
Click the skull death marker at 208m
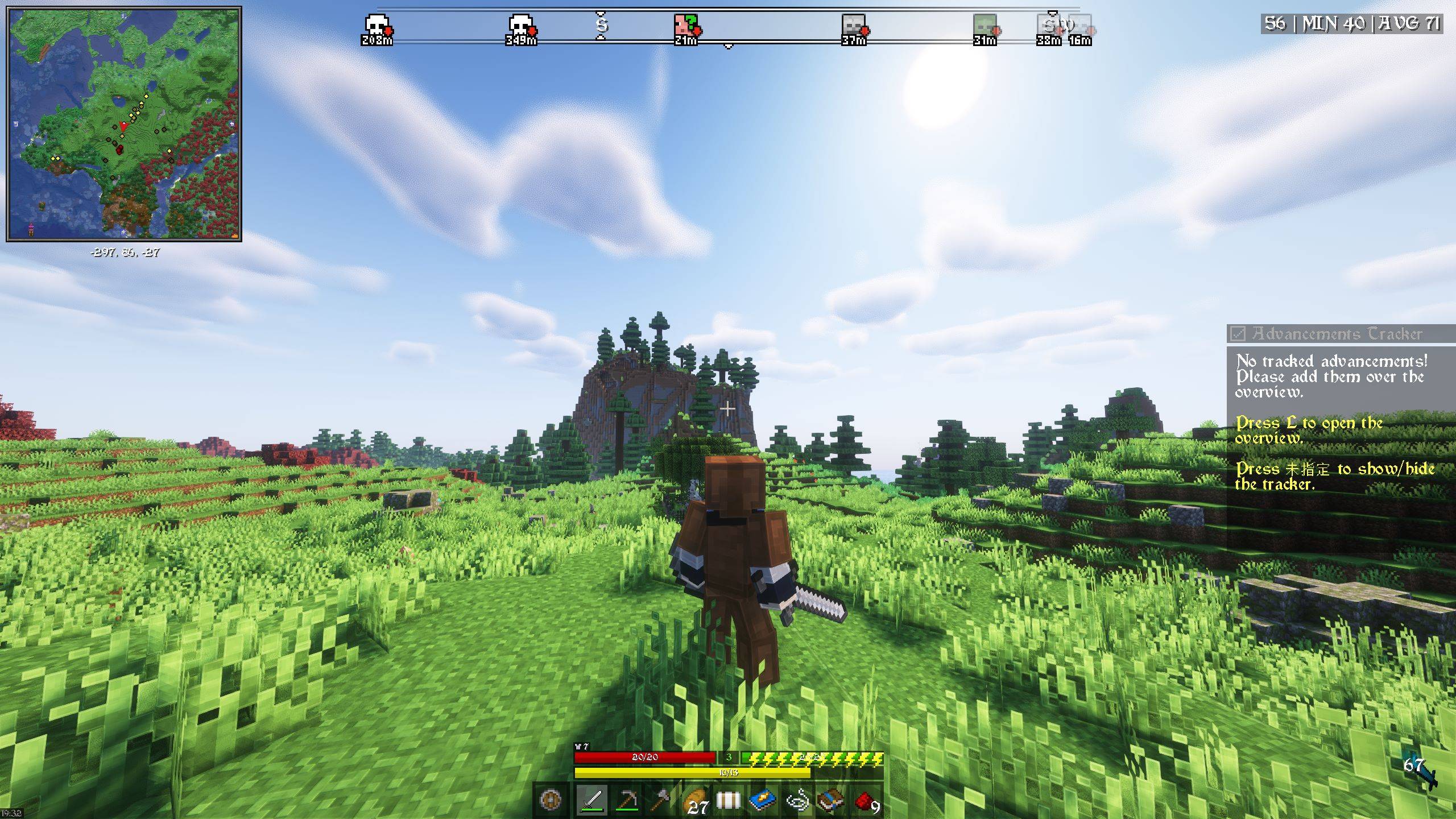pos(377,24)
